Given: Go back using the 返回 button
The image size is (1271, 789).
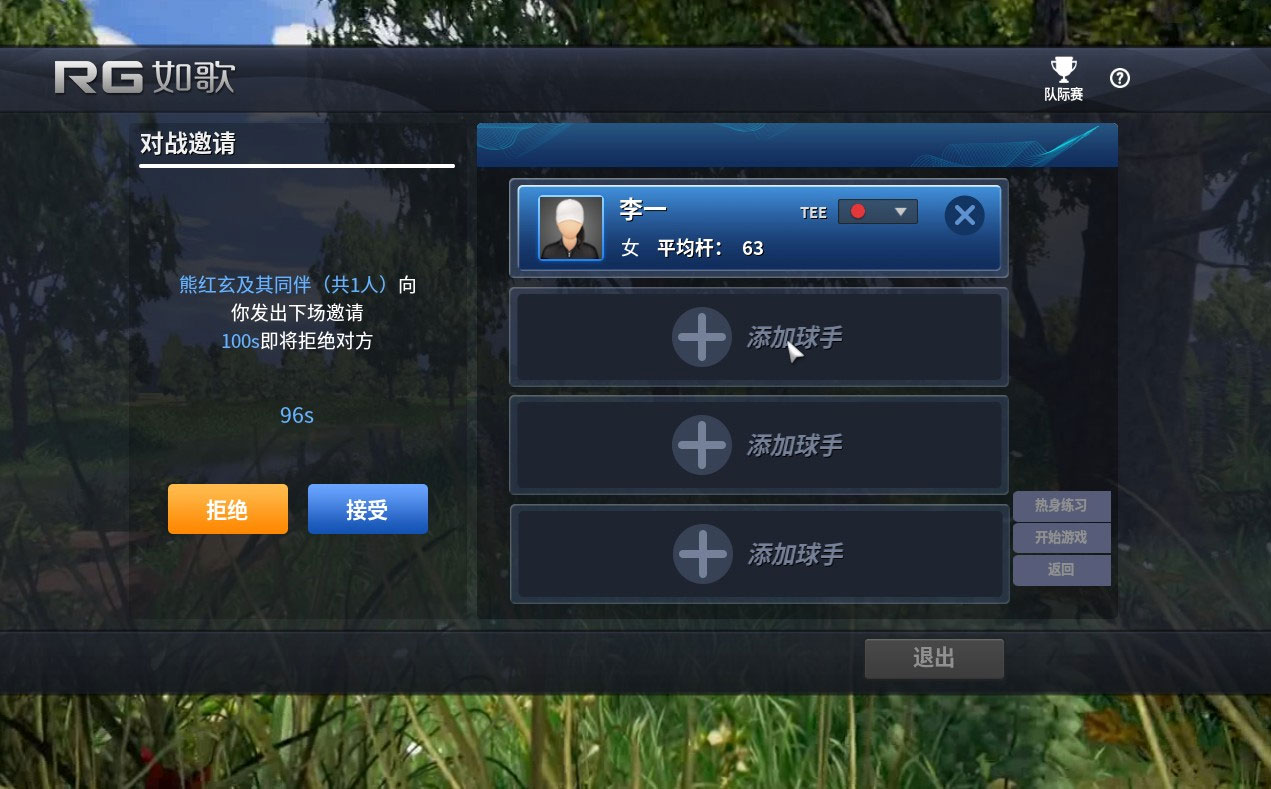Looking at the screenshot, I should (x=1061, y=570).
